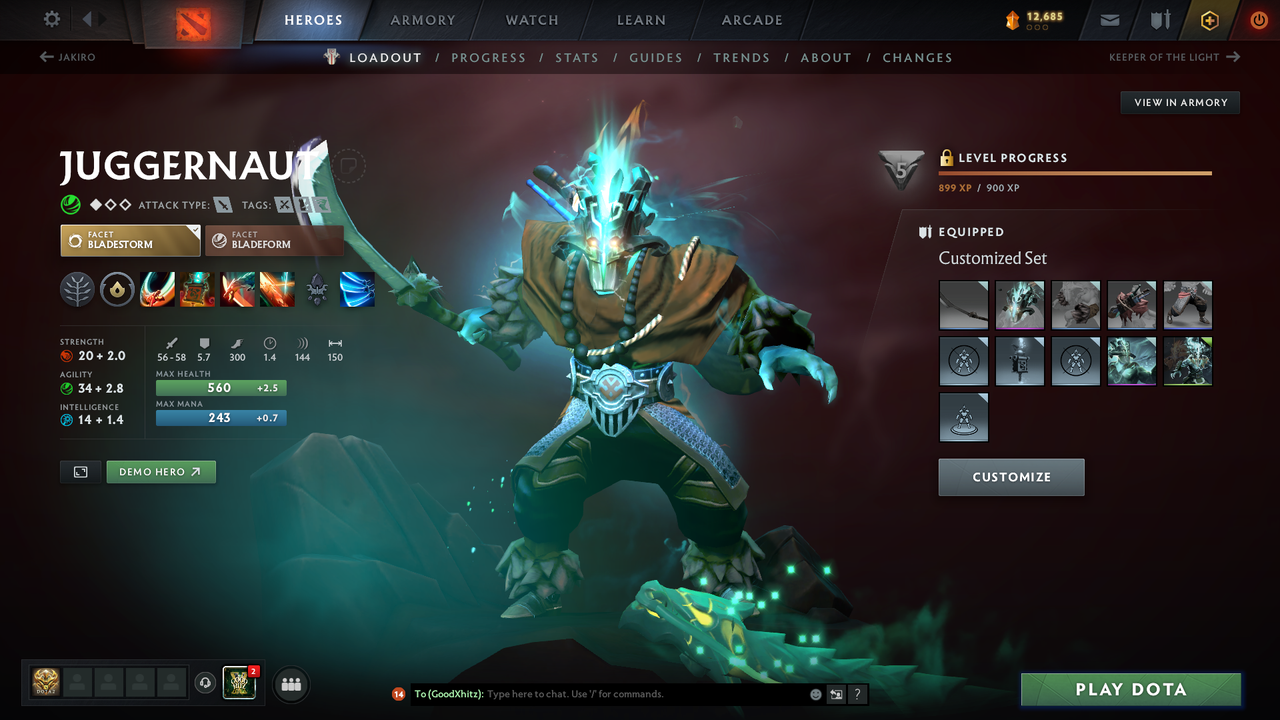Switch to the Guides tab

(656, 57)
